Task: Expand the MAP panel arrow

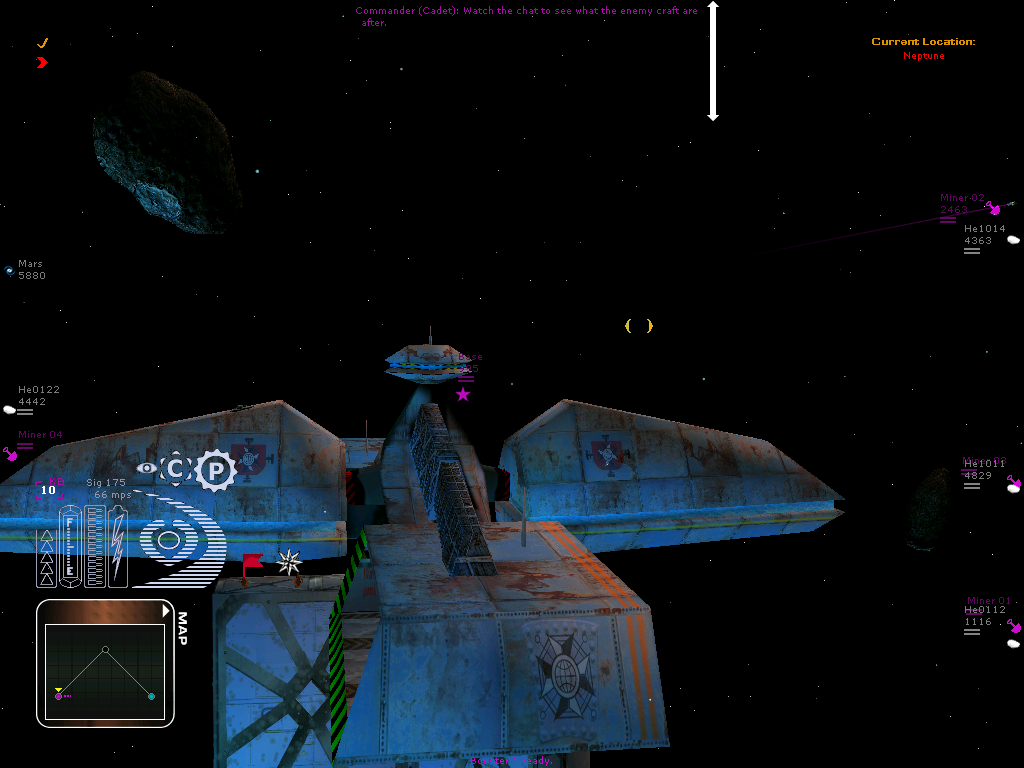Action: coord(167,610)
